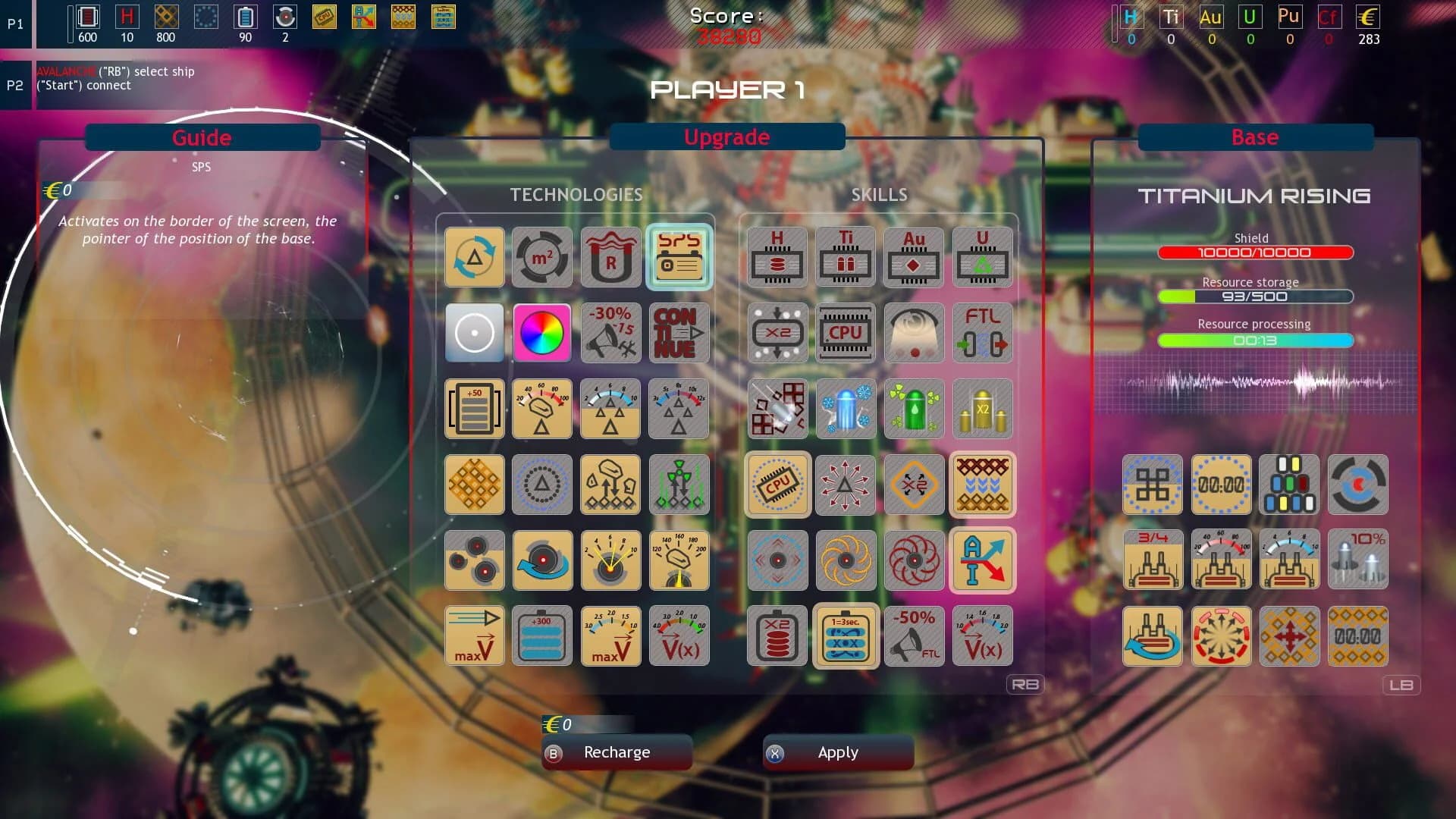Image resolution: width=1456 pixels, height=819 pixels.
Task: Select the +50 storage technology icon
Action: [474, 409]
